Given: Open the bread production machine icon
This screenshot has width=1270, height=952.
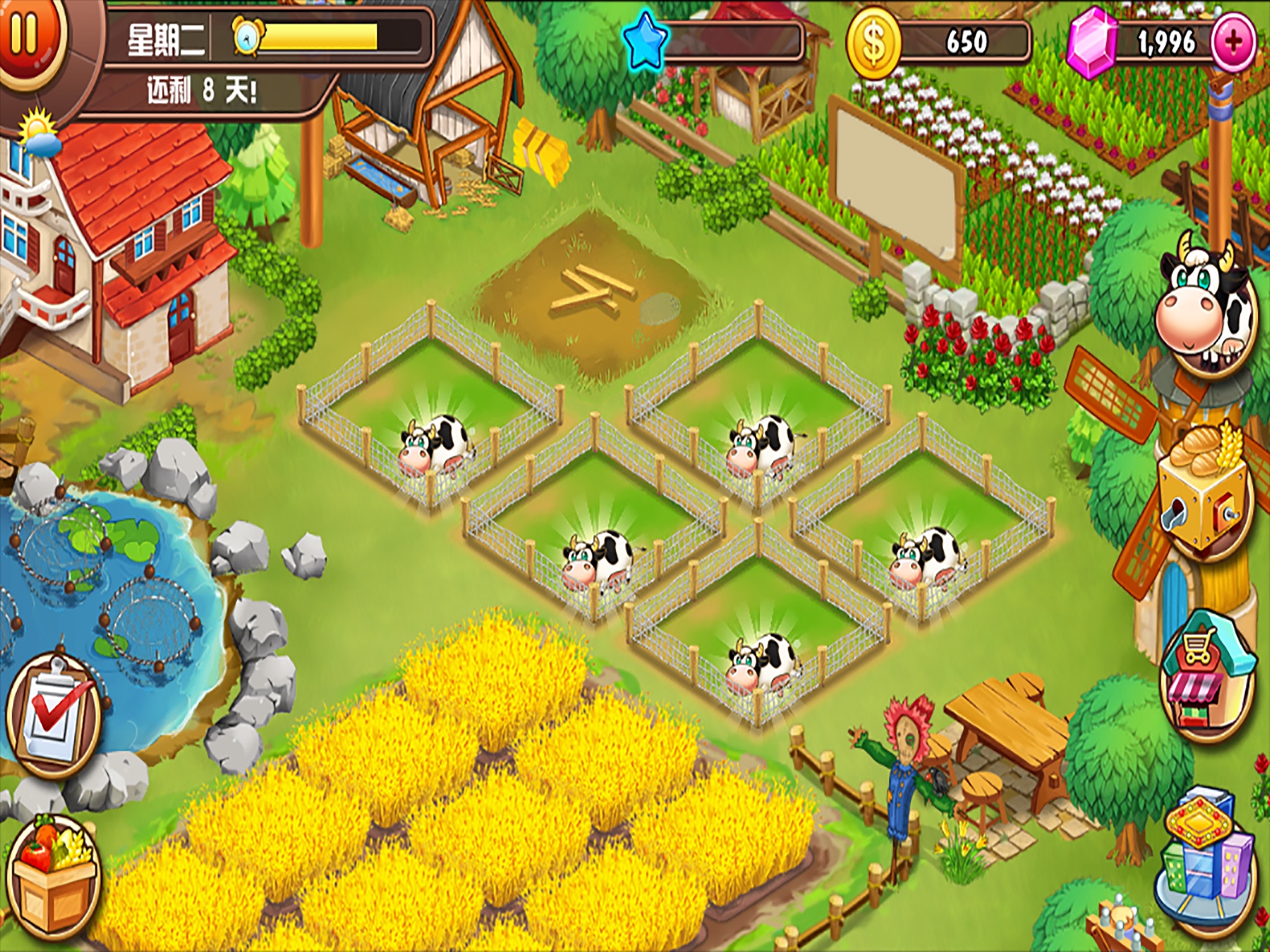Looking at the screenshot, I should 1203,488.
